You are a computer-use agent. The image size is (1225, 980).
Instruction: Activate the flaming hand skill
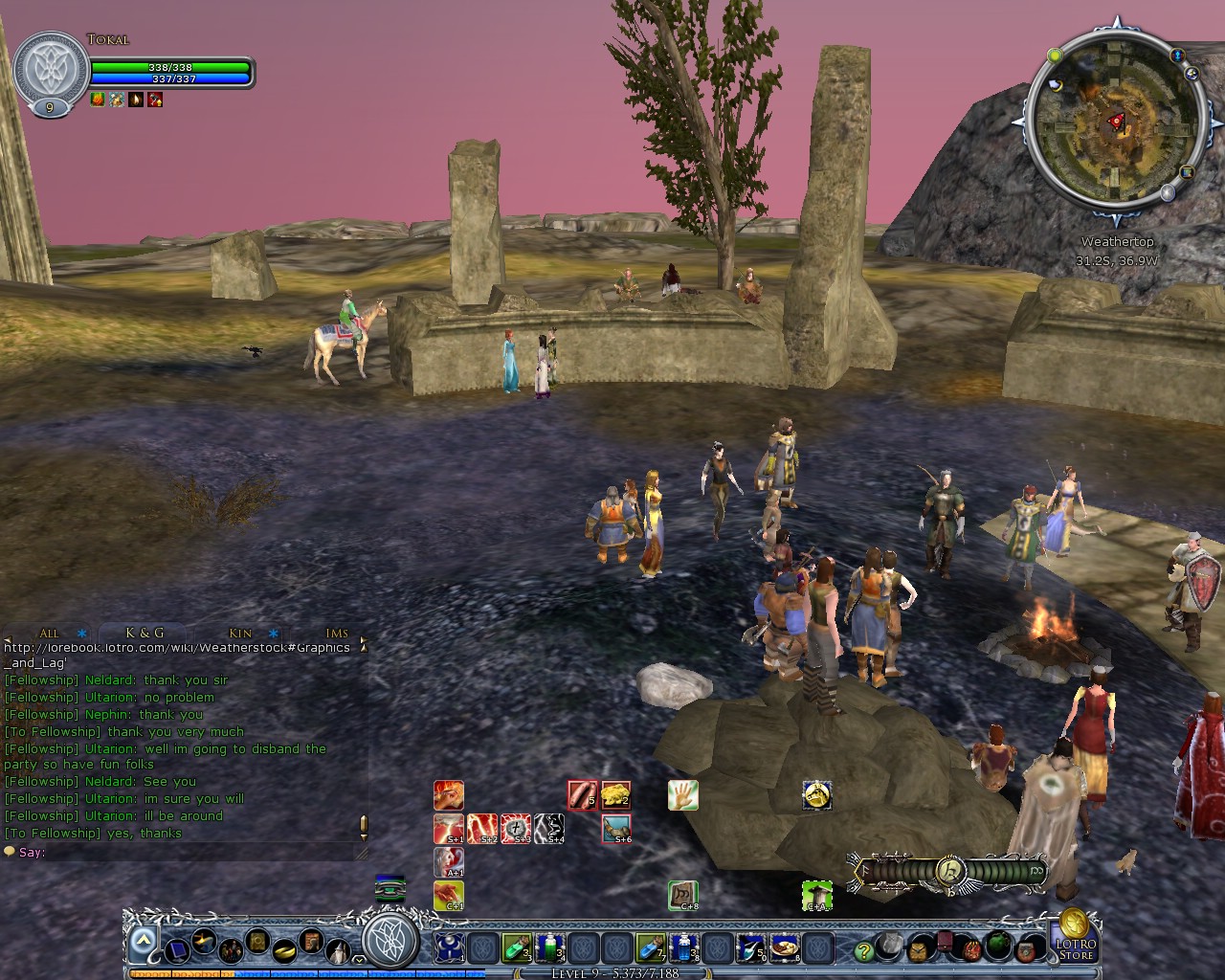pyautogui.click(x=449, y=794)
